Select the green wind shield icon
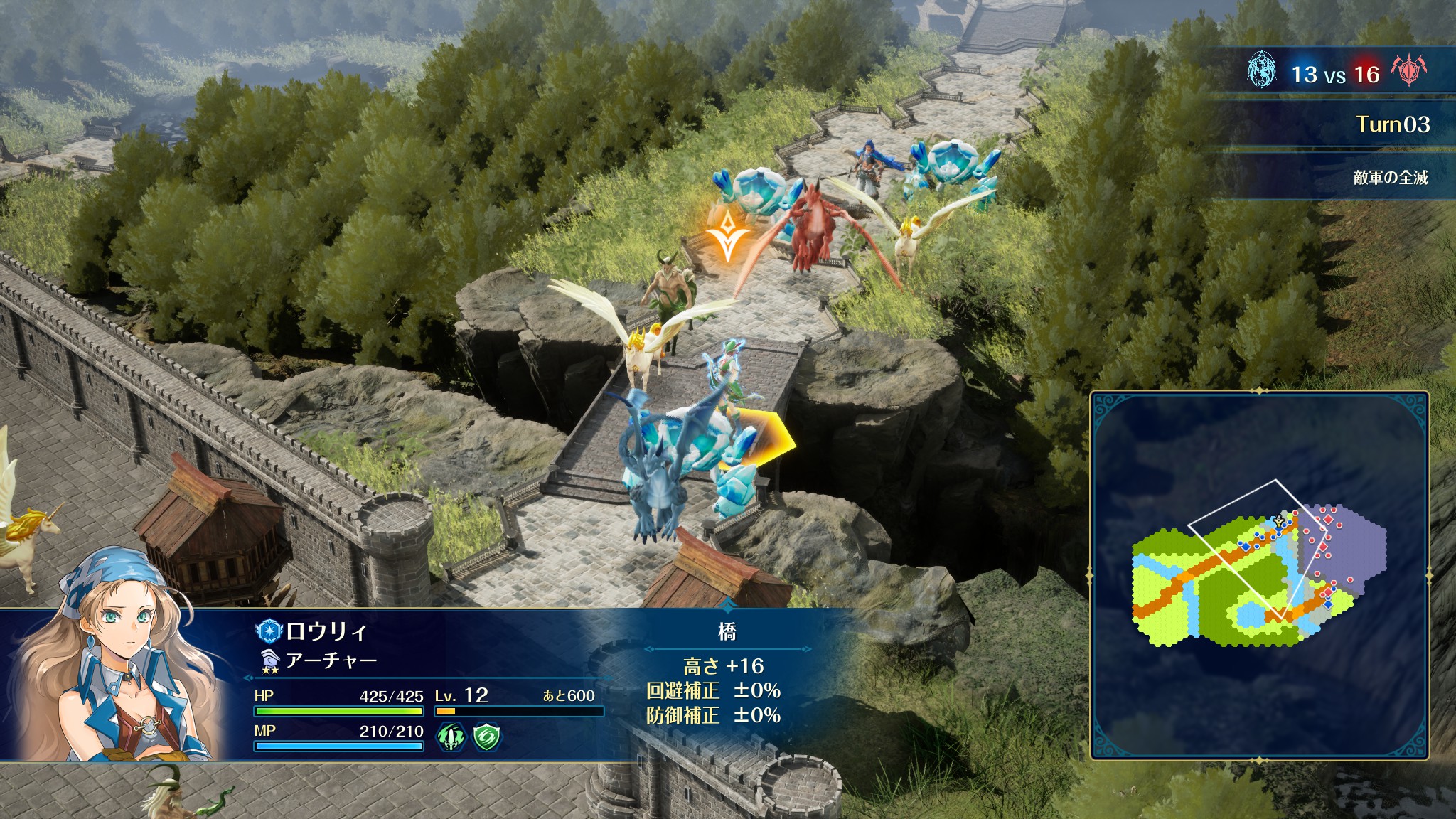The width and height of the screenshot is (1456, 819). tap(487, 736)
